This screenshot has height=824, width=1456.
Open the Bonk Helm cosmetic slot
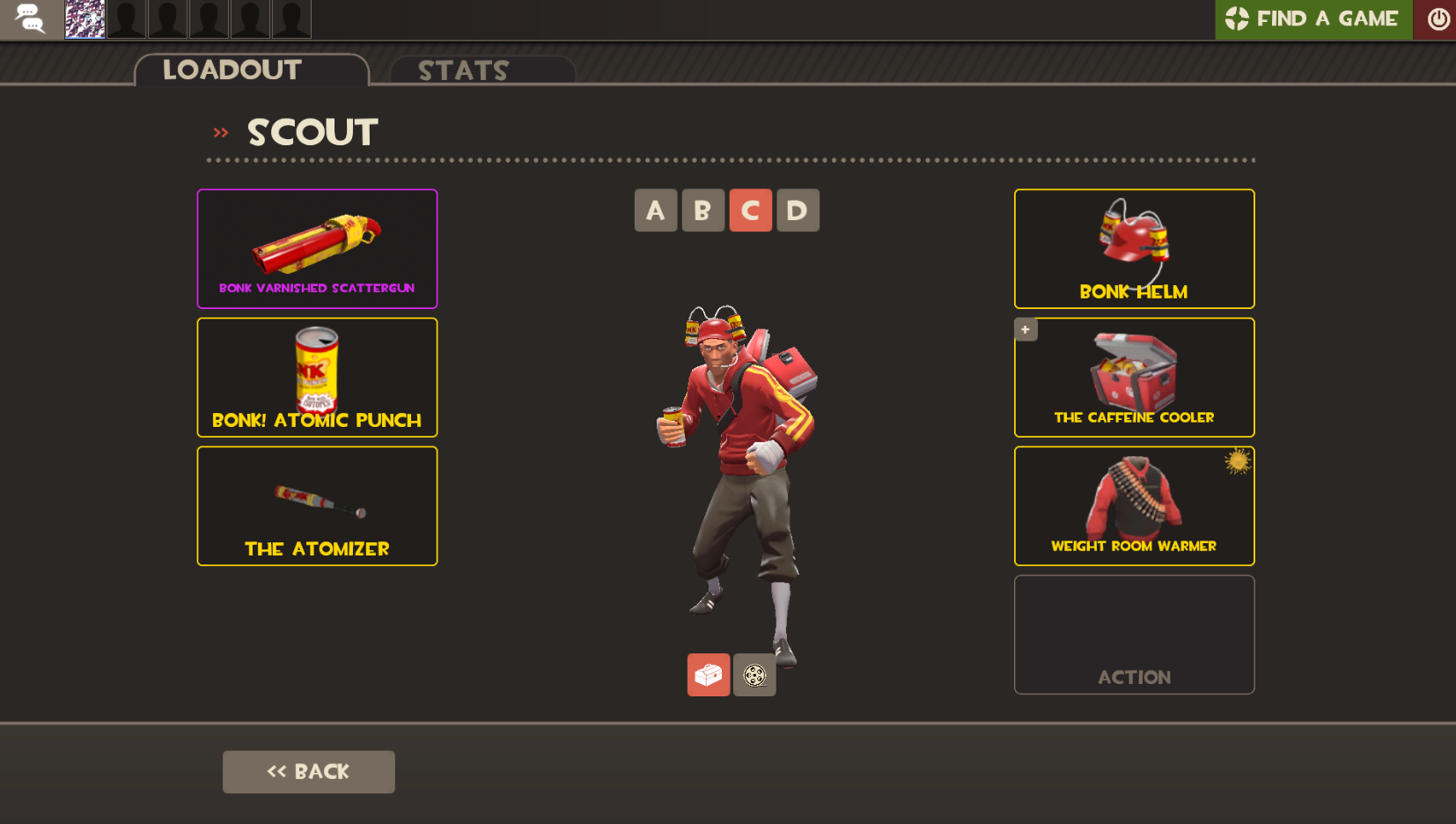(x=1134, y=248)
